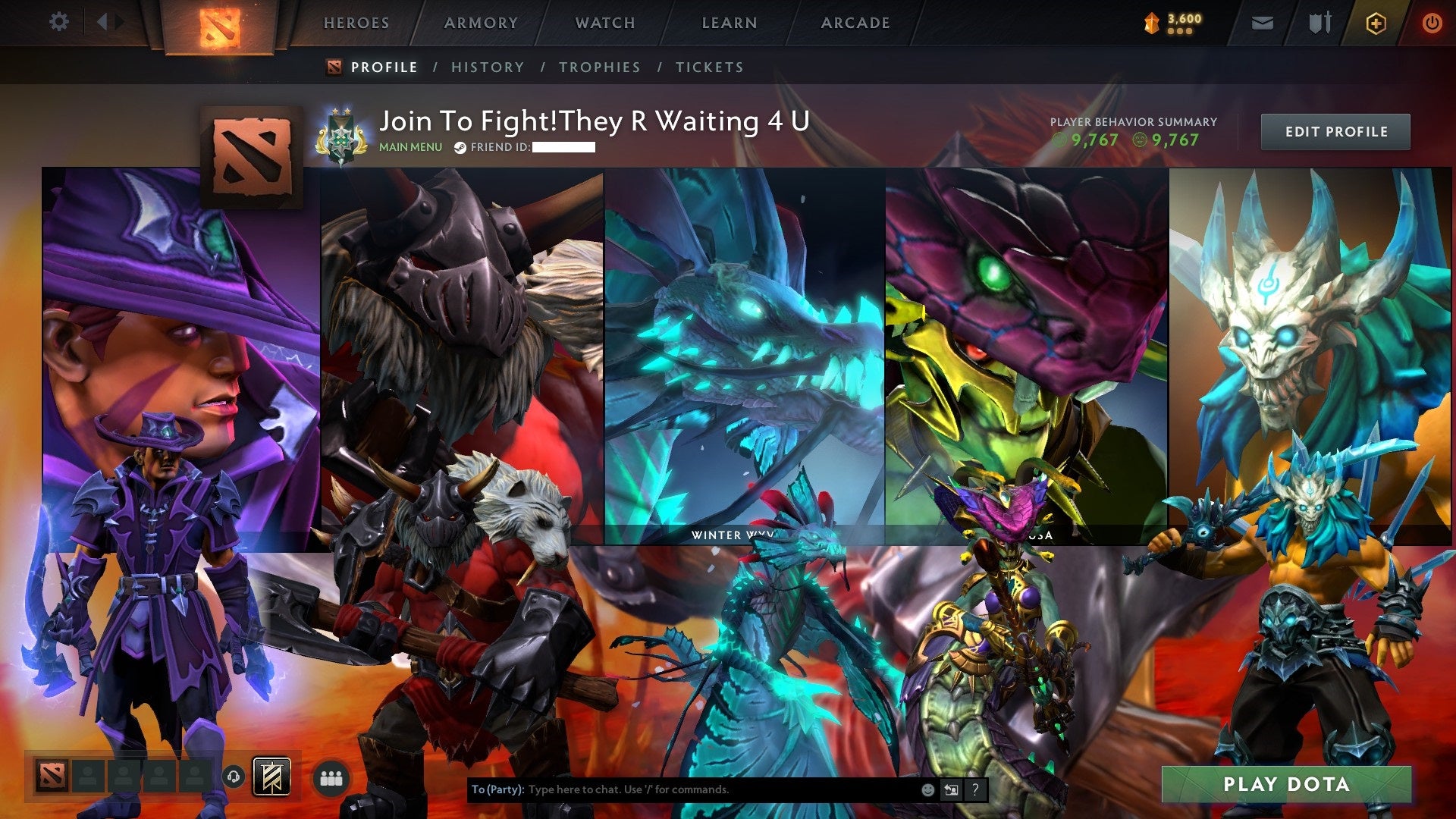
Task: Click the gold banner icon beside party slots
Action: pos(273,775)
